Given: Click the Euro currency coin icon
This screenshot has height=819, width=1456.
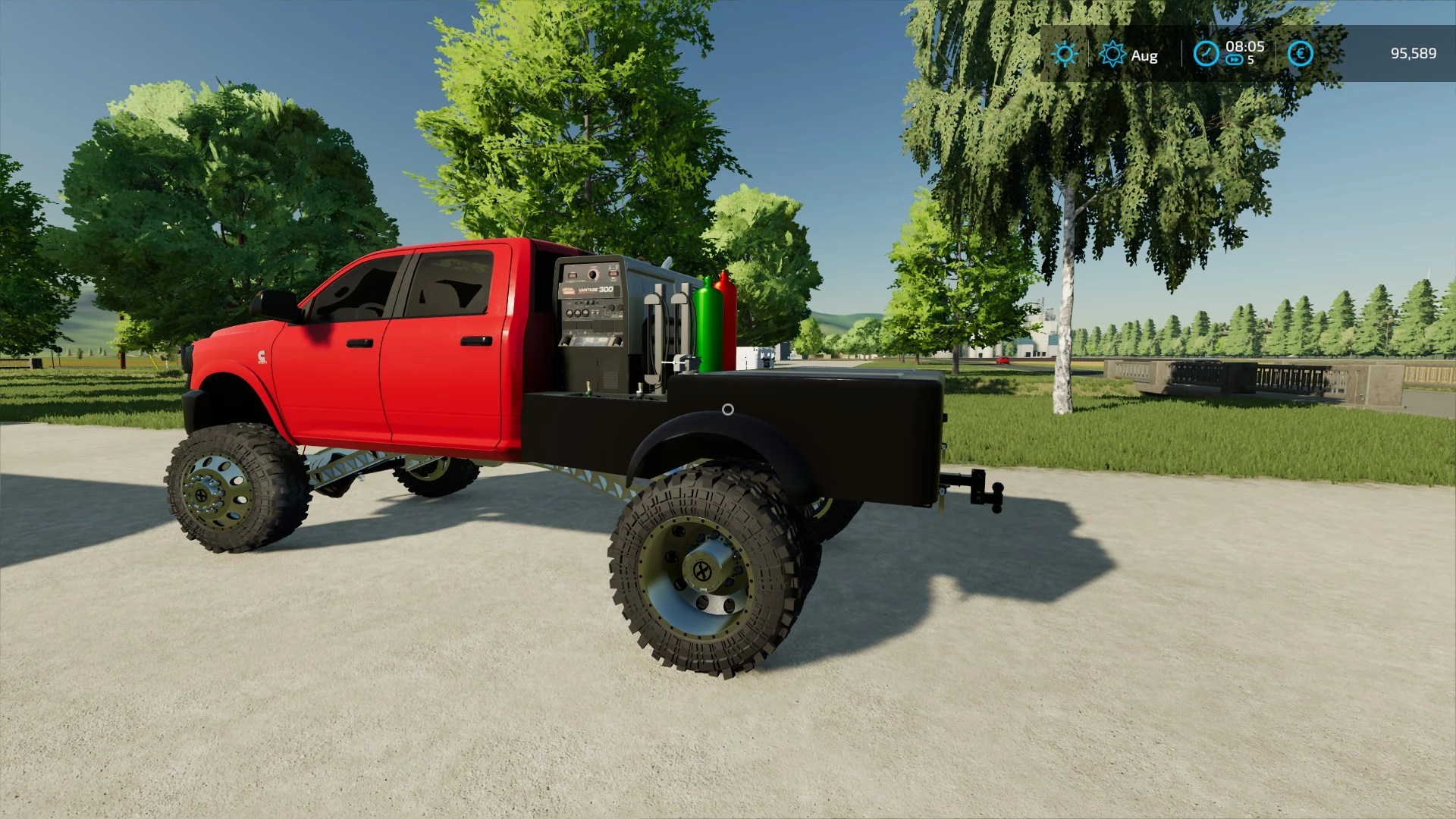Looking at the screenshot, I should coord(1300,54).
